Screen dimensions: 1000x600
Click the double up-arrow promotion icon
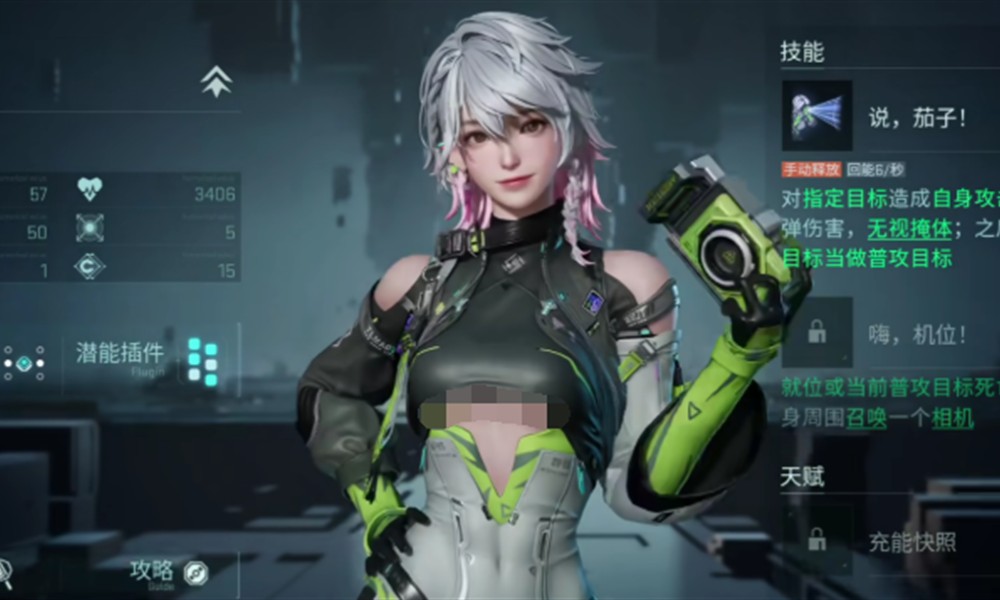point(216,81)
